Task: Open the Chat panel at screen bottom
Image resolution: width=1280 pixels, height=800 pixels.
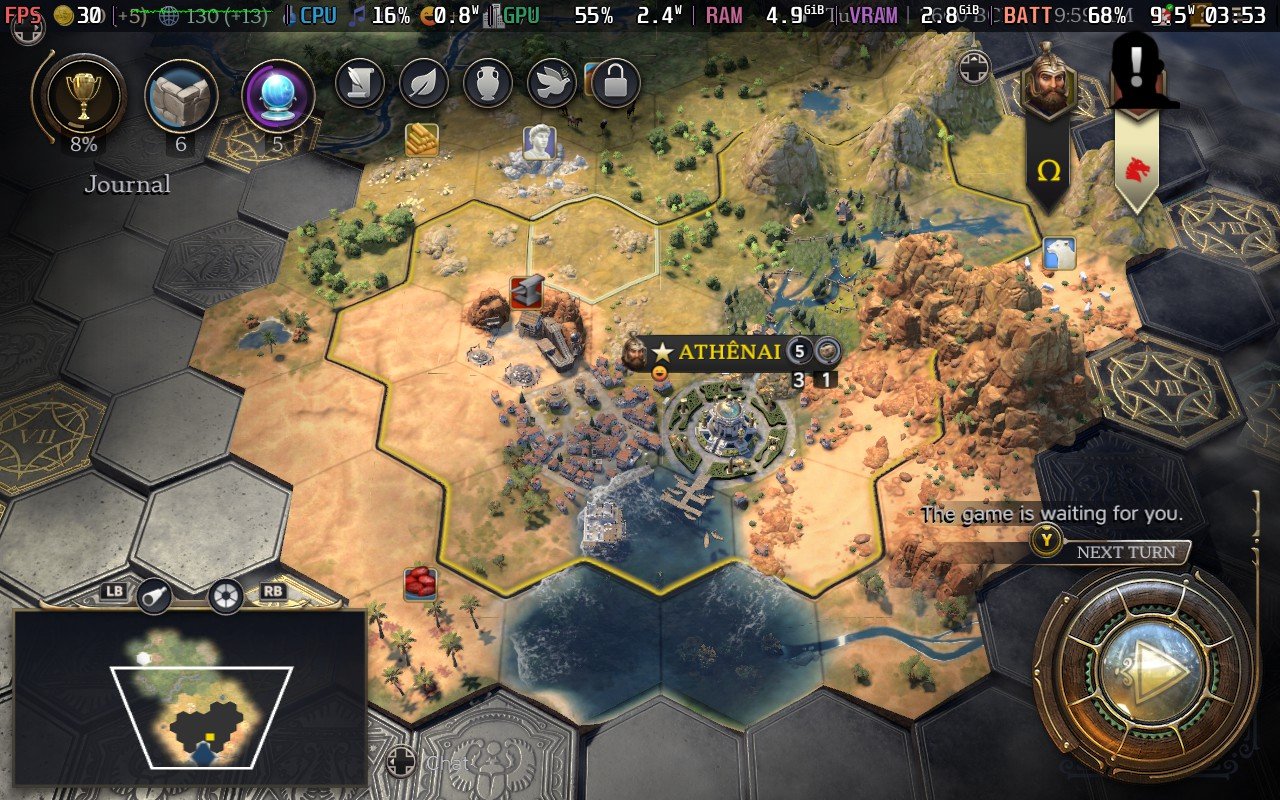Action: coord(448,762)
